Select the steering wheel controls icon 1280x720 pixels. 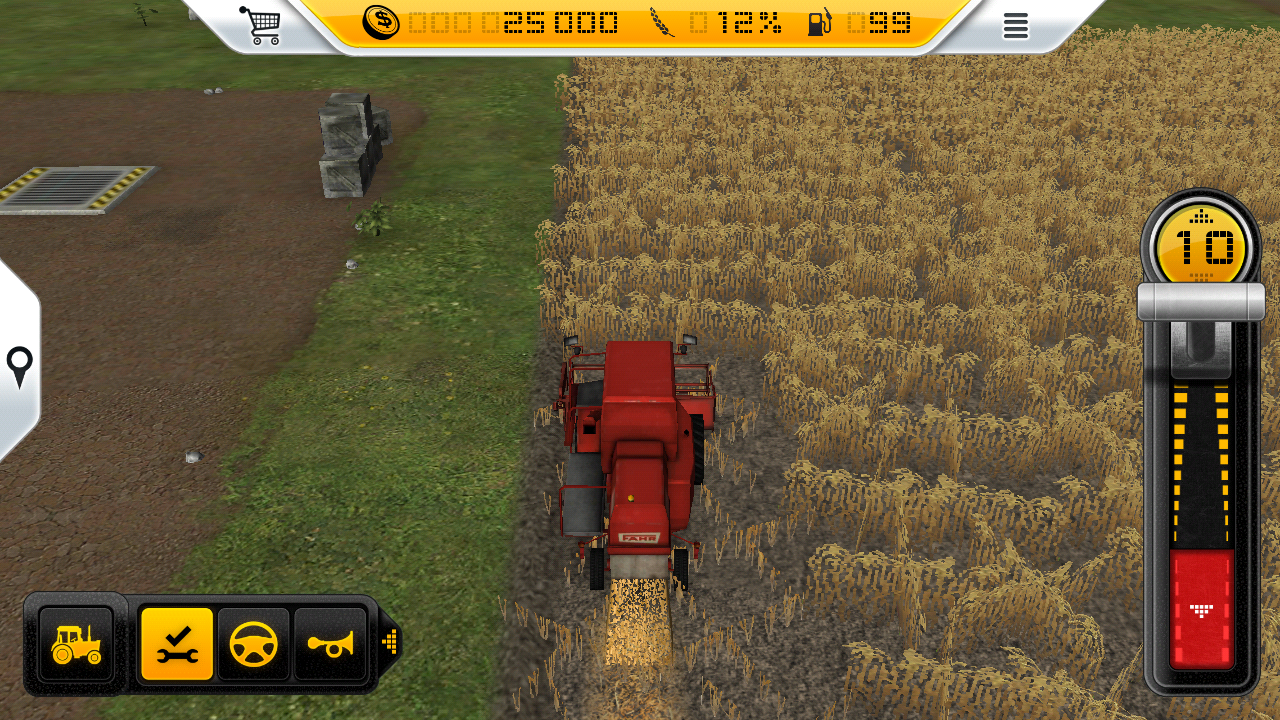coord(254,644)
